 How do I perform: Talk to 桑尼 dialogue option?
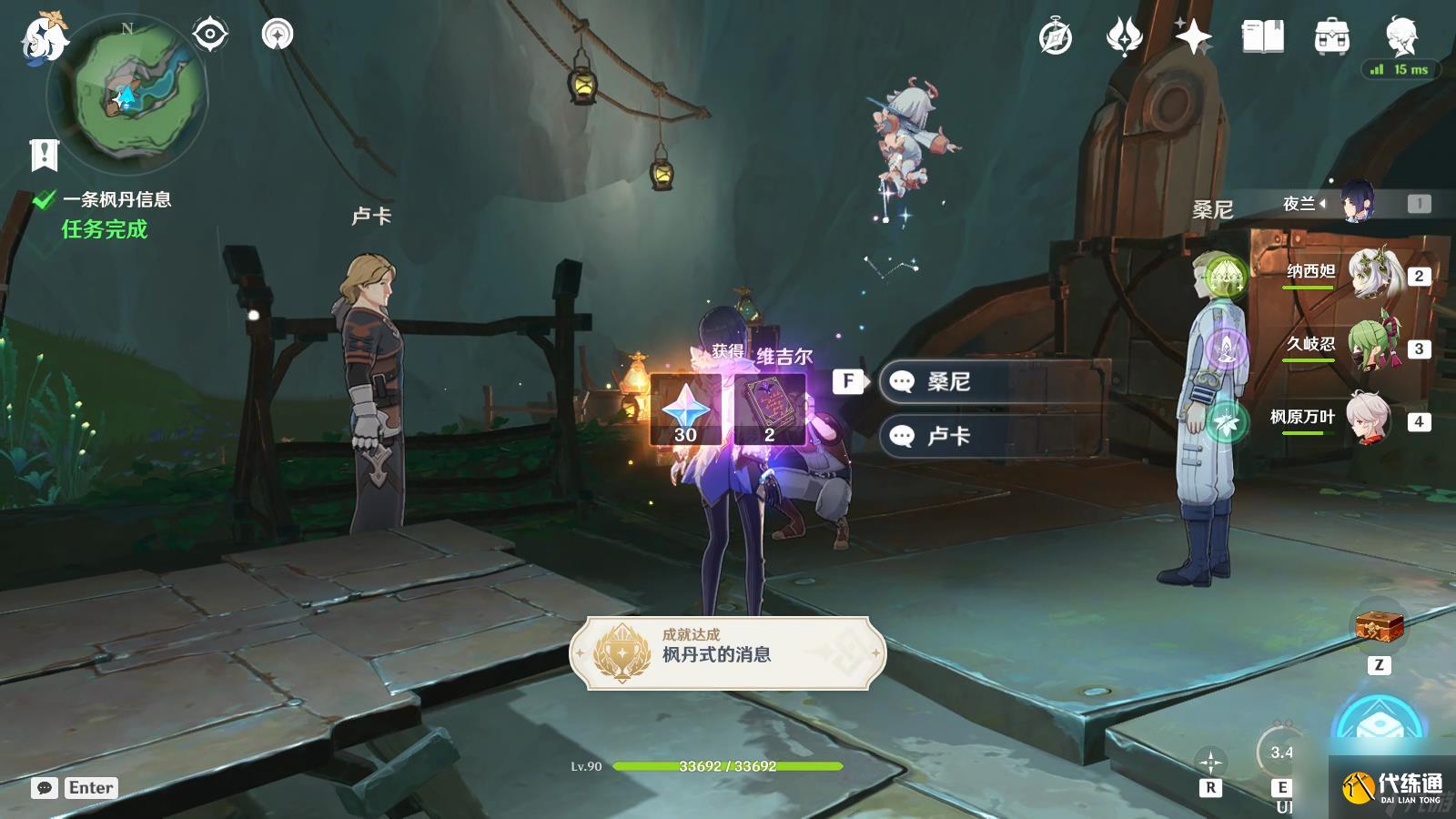[x=992, y=381]
